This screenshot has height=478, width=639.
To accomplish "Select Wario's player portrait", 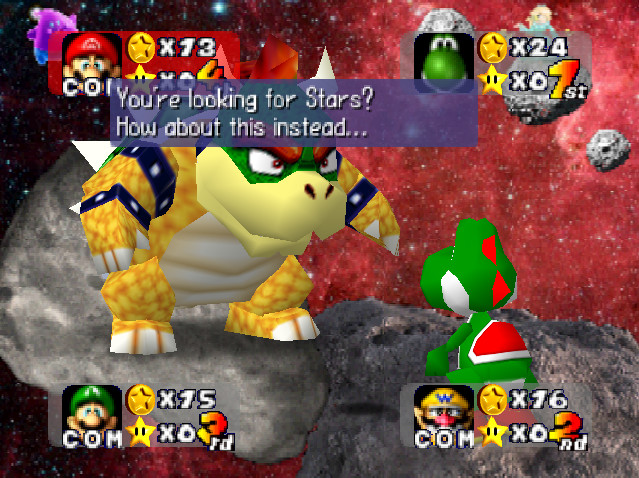I will [441, 409].
